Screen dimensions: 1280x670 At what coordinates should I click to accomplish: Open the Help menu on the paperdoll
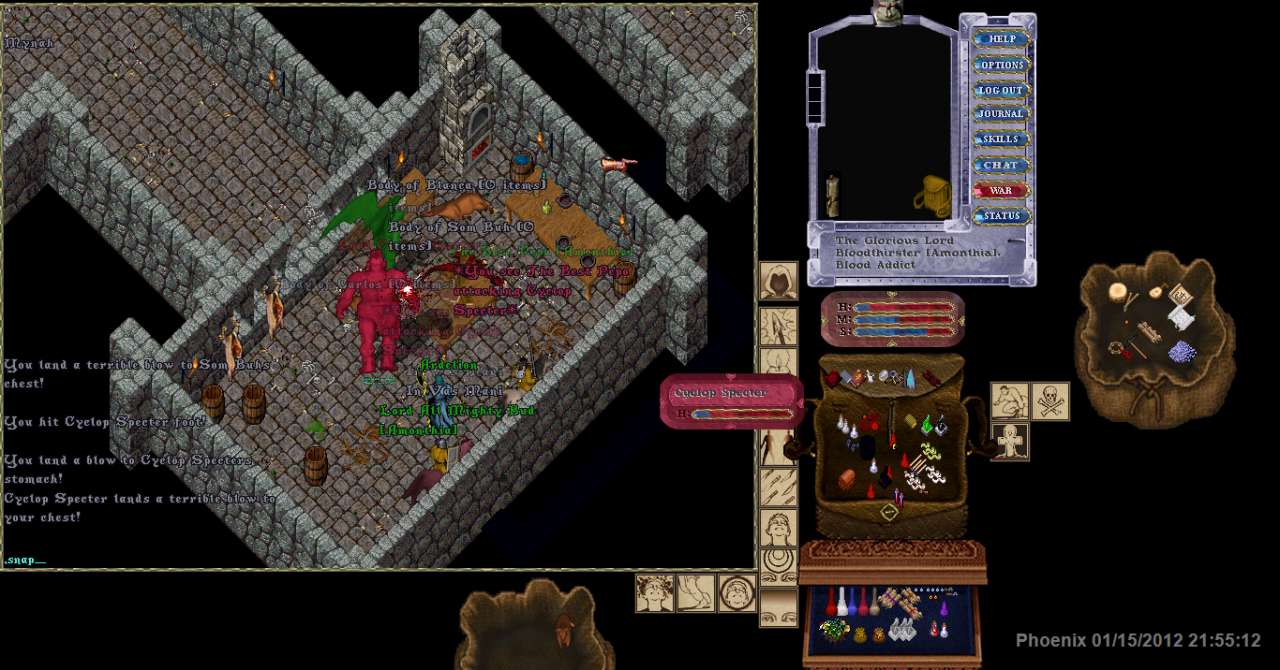coord(1001,39)
